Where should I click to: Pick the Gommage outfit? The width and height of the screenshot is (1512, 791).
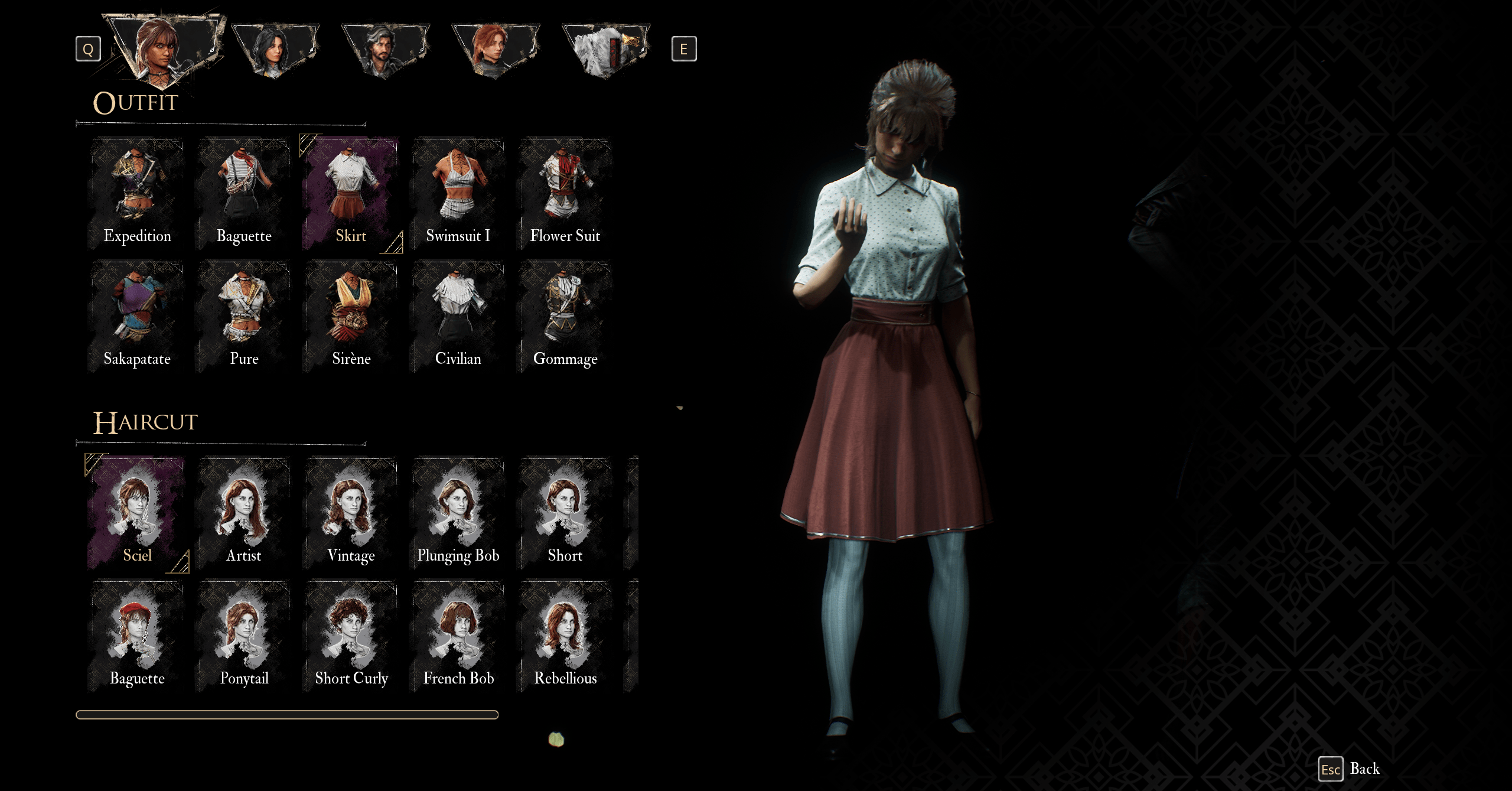click(x=565, y=317)
